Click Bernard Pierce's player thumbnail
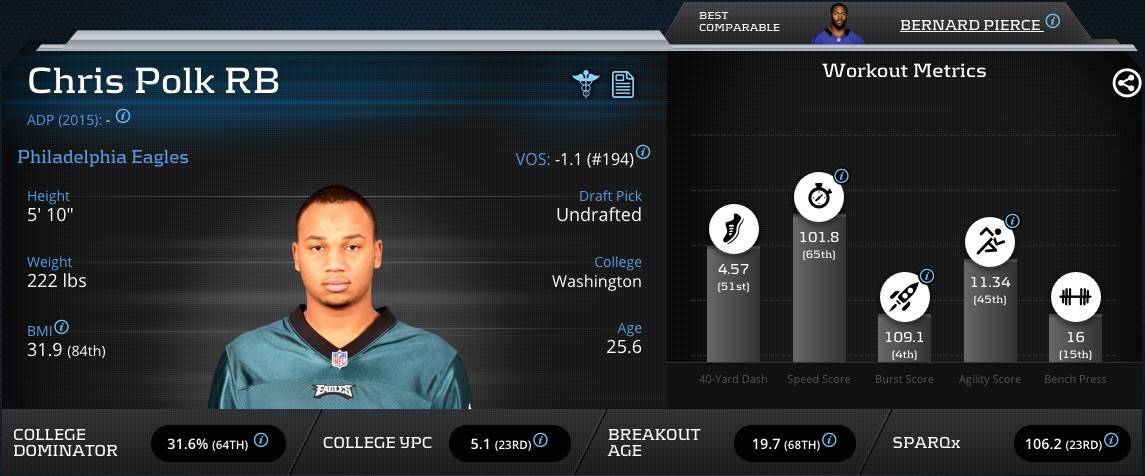 point(838,25)
